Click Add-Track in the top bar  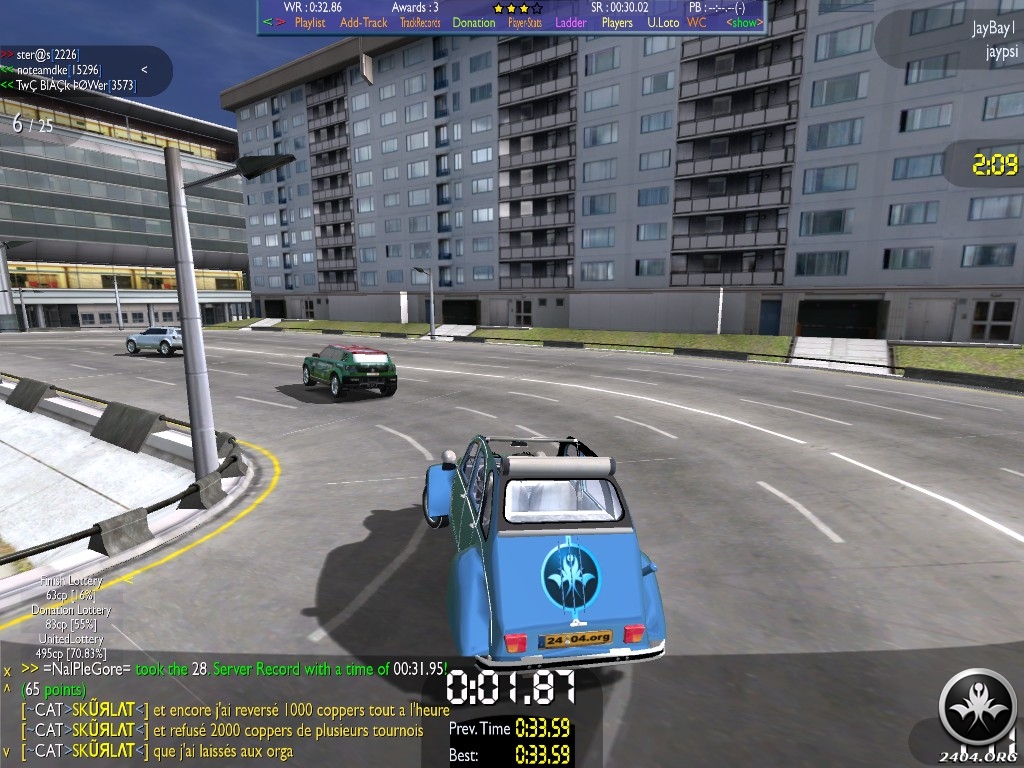click(363, 23)
